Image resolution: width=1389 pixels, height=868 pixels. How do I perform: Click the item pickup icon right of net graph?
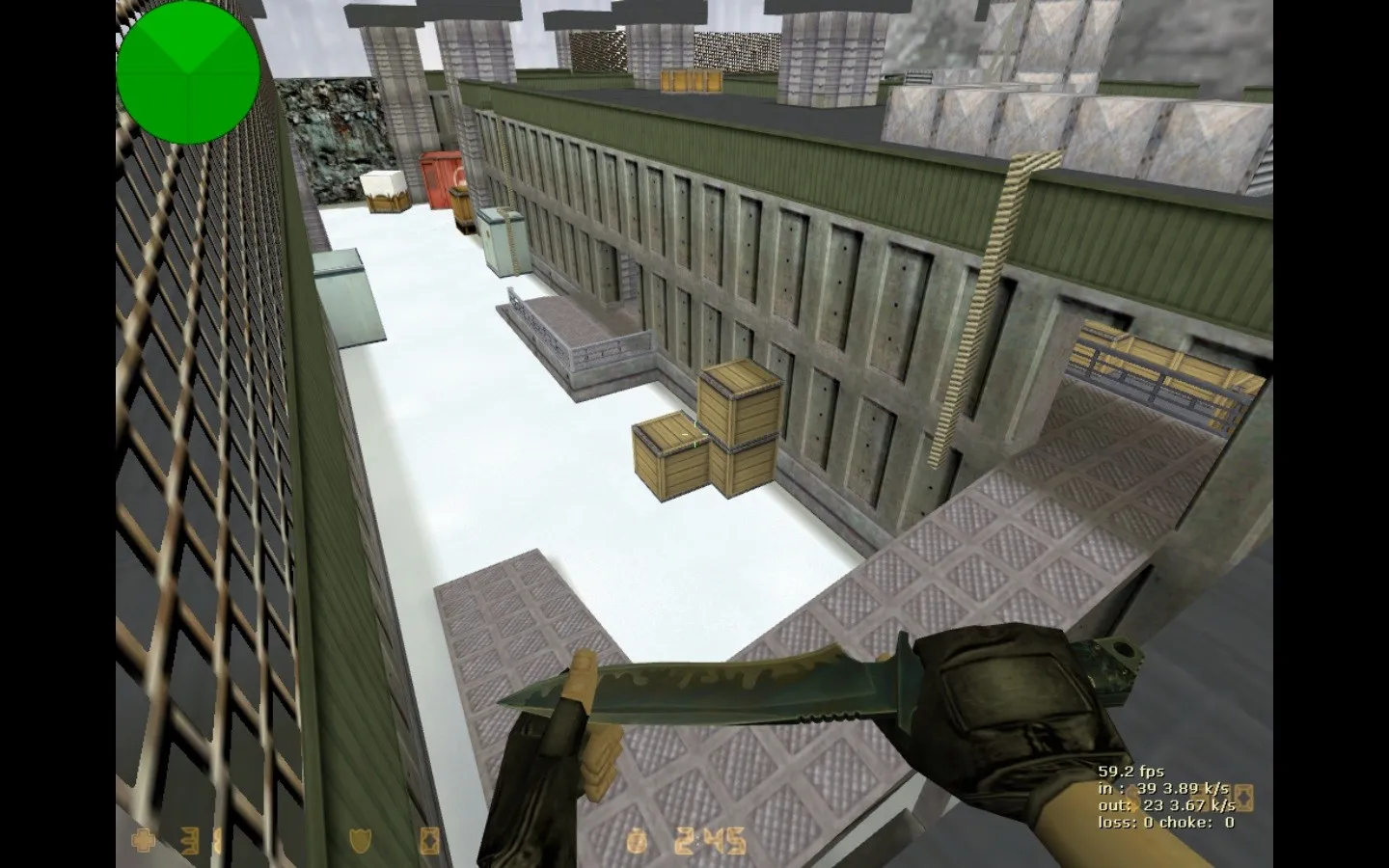[1244, 799]
